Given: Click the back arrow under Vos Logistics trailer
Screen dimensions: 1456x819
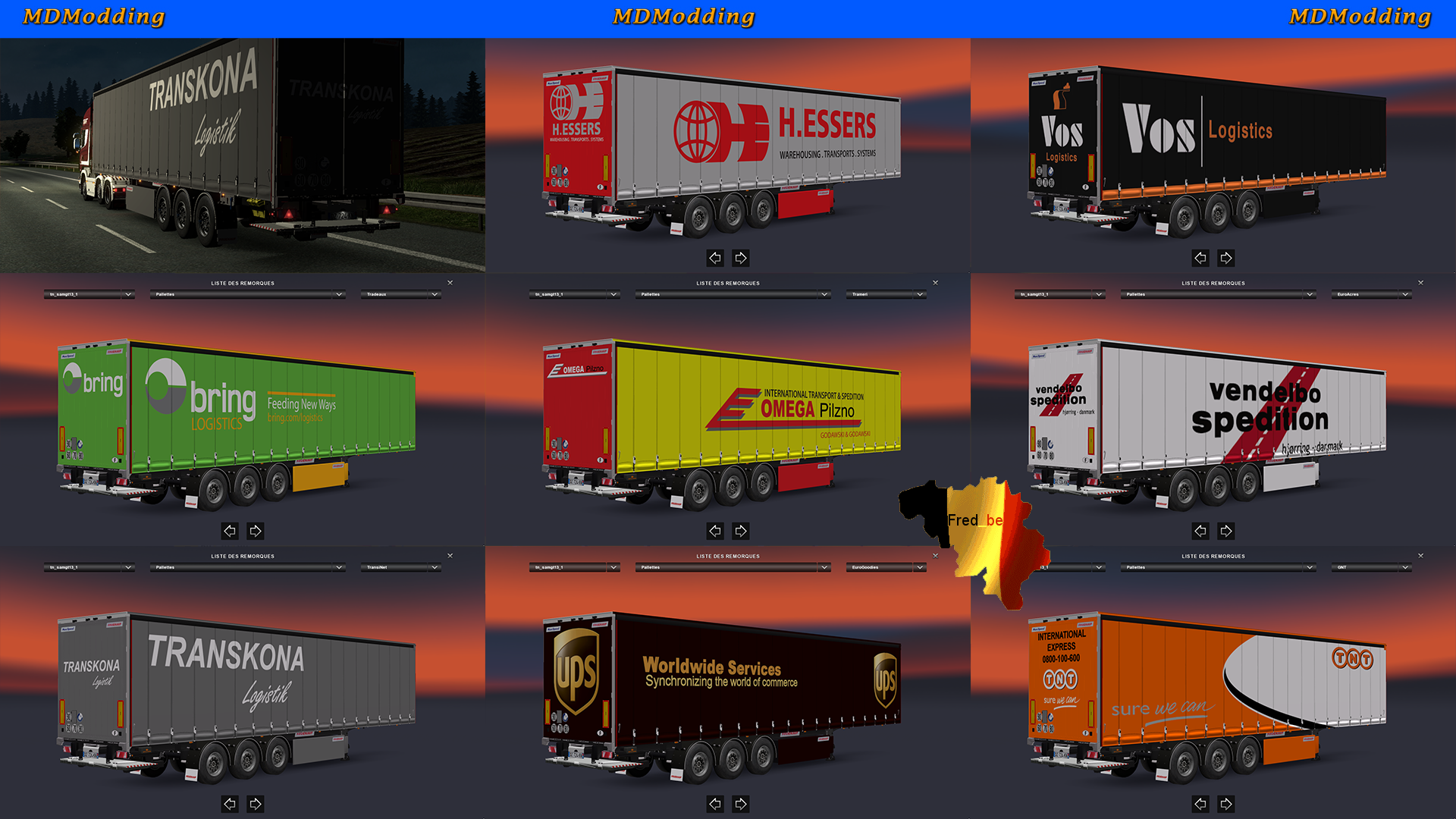Looking at the screenshot, I should tap(1200, 258).
